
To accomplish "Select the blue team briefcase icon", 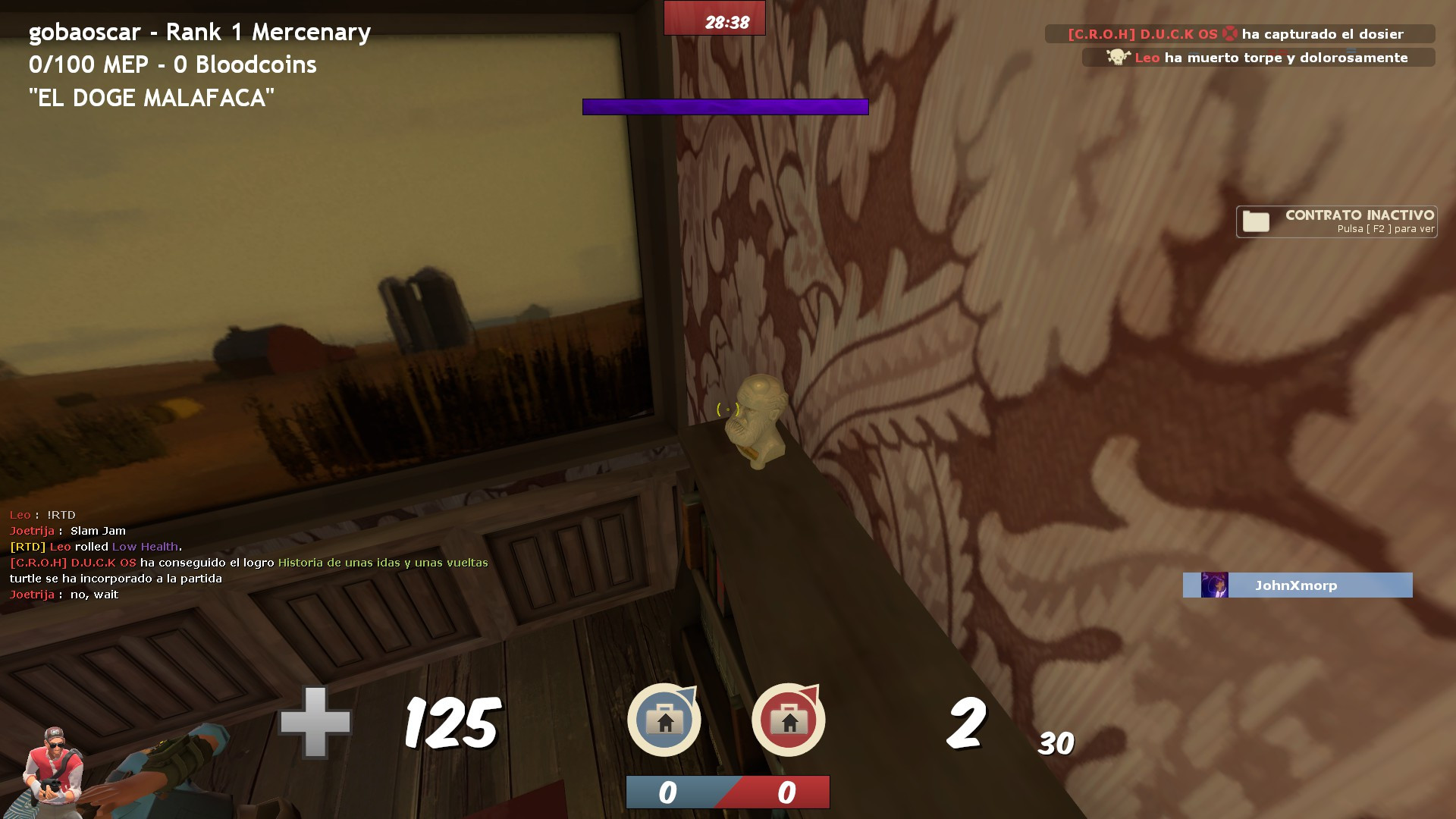I will pyautogui.click(x=664, y=719).
